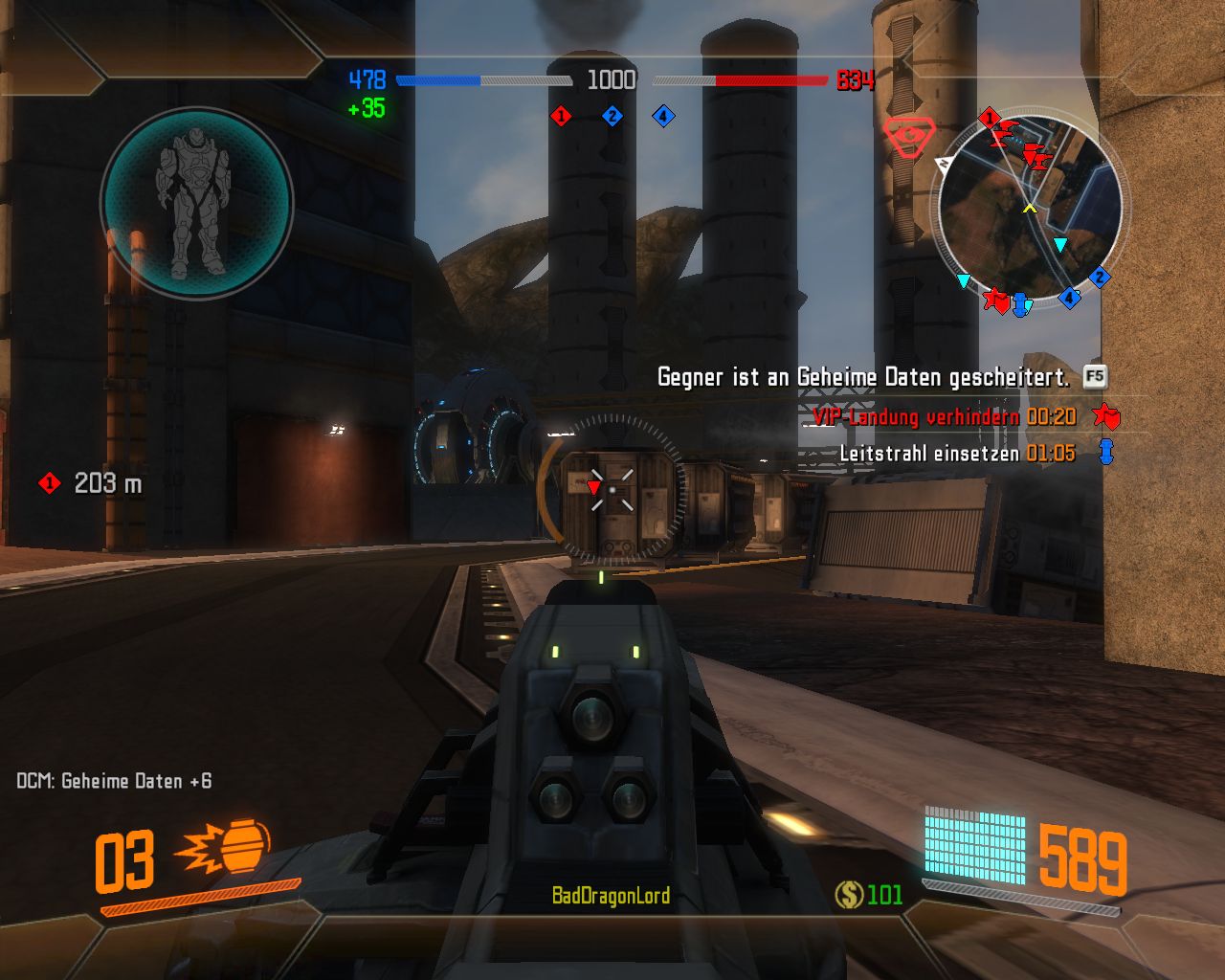The width and height of the screenshot is (1225, 980).
Task: Click the cyan shield energy grid
Action: [x=974, y=844]
